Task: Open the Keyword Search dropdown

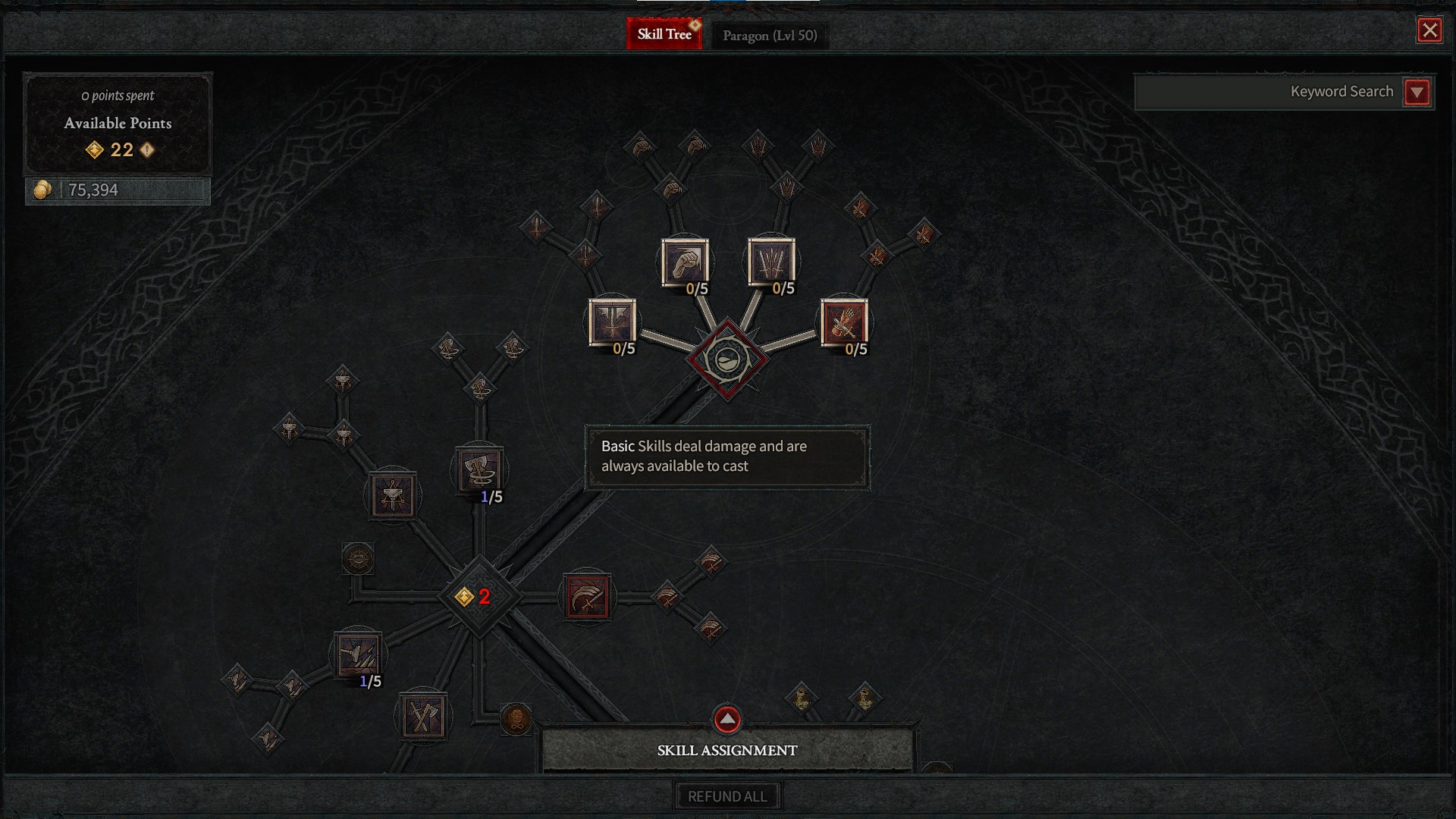Action: point(1417,92)
